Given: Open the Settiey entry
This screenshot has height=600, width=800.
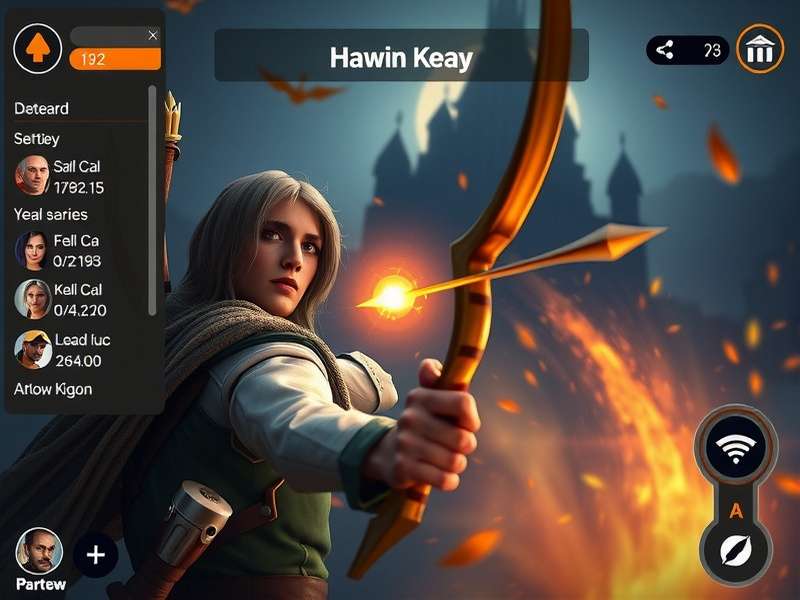Looking at the screenshot, I should click(37, 138).
